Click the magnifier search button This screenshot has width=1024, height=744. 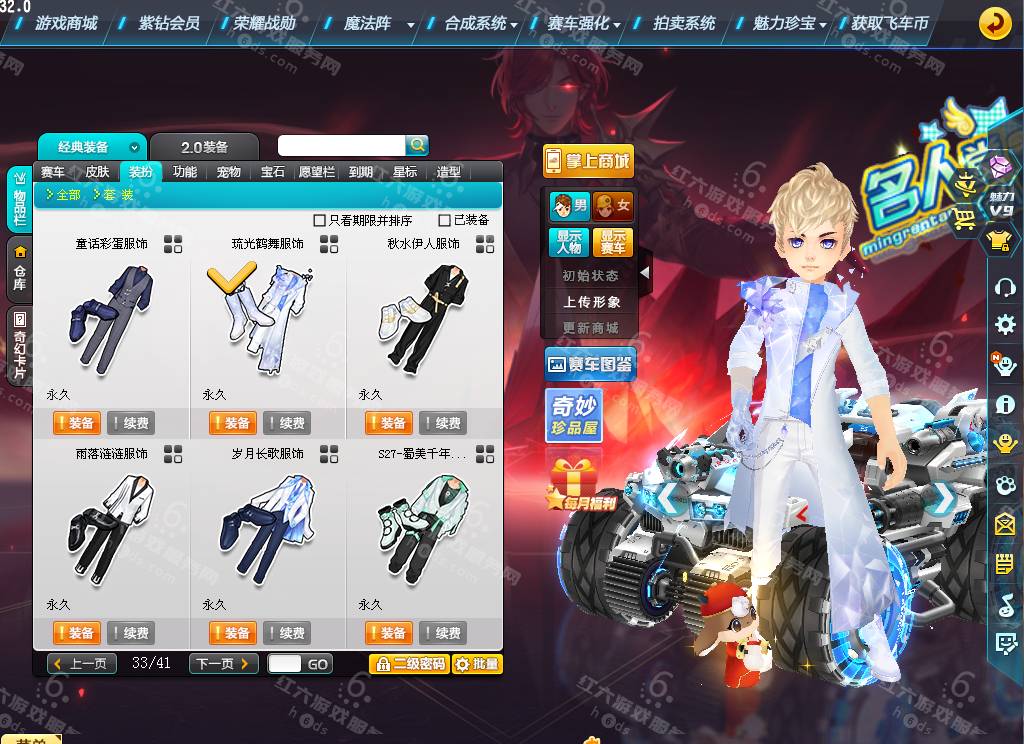click(x=417, y=145)
